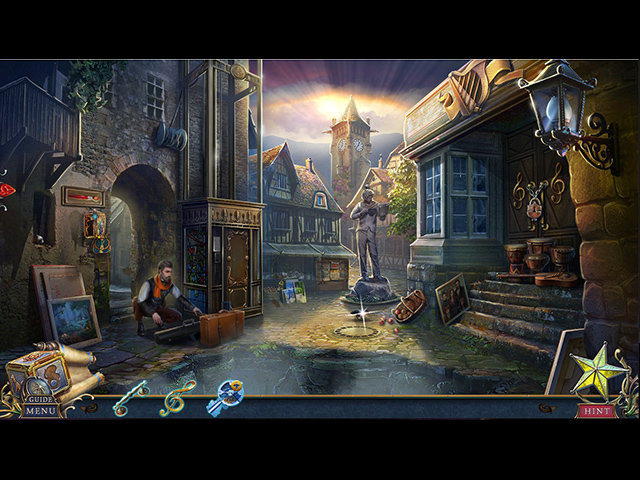Image resolution: width=640 pixels, height=480 pixels.
Task: Open the Guide button
Action: (x=41, y=398)
